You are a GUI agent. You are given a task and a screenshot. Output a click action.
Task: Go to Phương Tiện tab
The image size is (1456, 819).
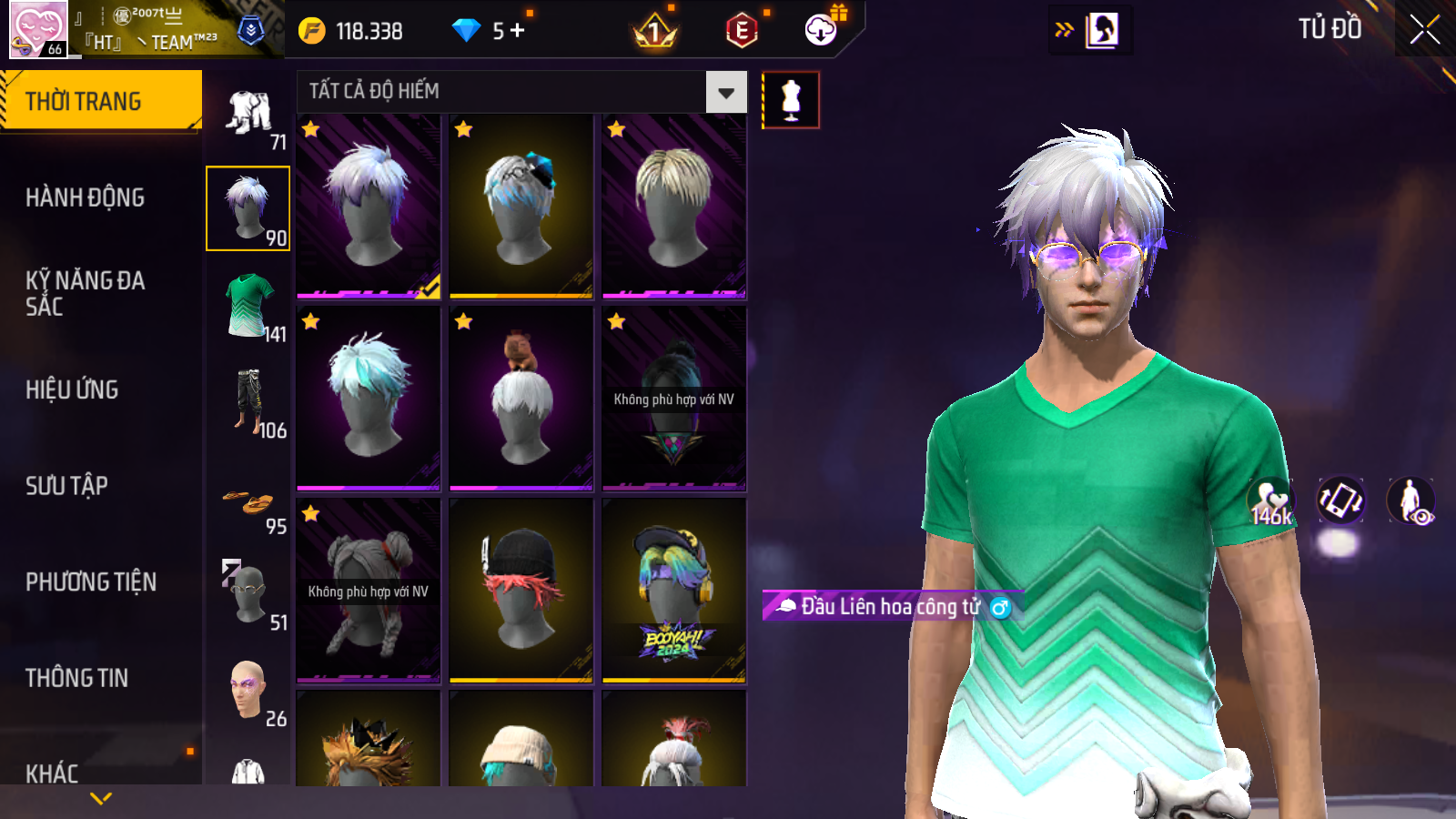(x=91, y=581)
